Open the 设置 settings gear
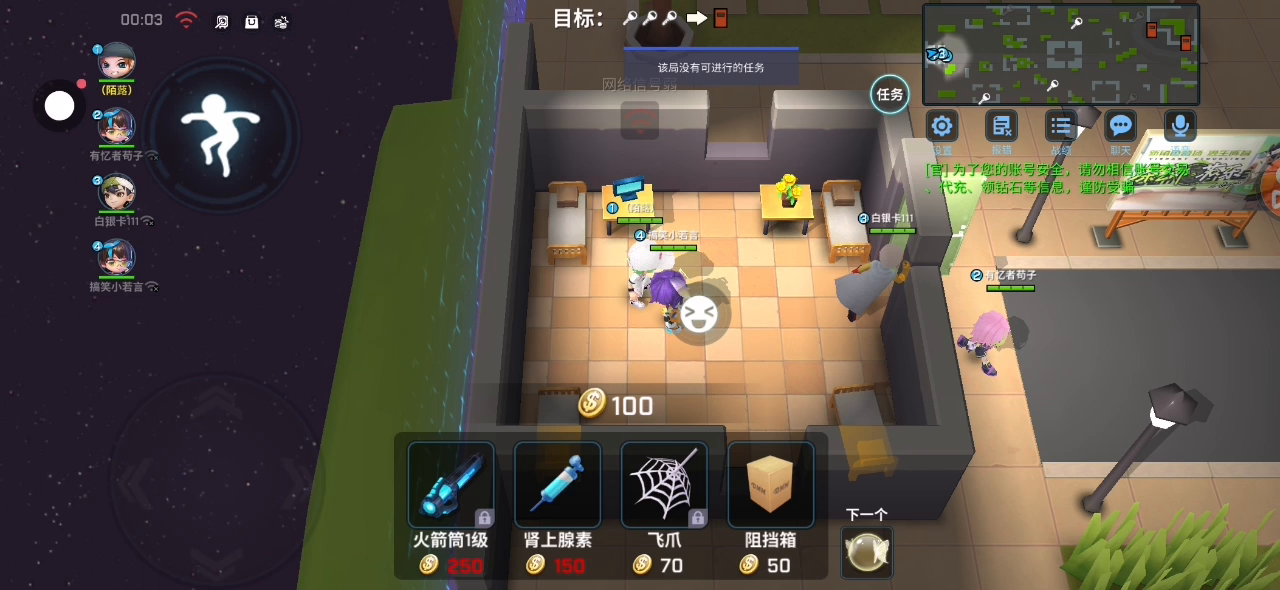 (941, 127)
